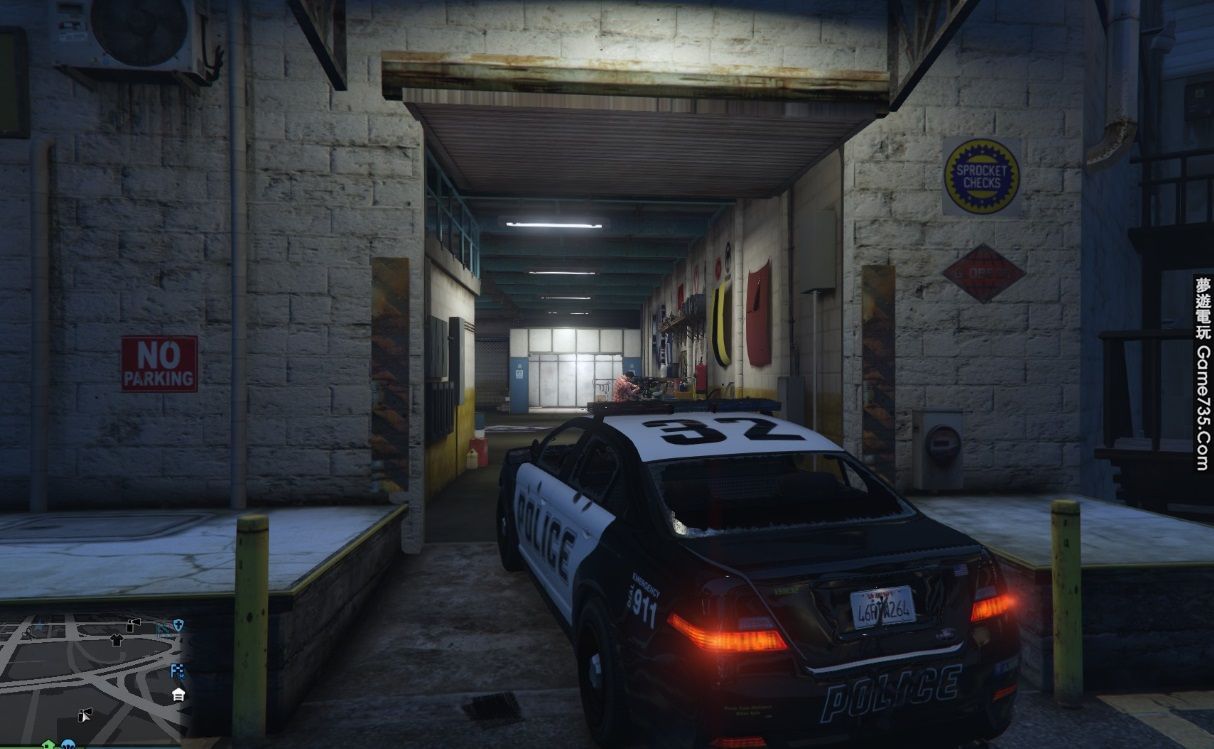Screen dimensions: 1214x749
Task: Select the blue checkered flag race marker
Action: [x=177, y=670]
